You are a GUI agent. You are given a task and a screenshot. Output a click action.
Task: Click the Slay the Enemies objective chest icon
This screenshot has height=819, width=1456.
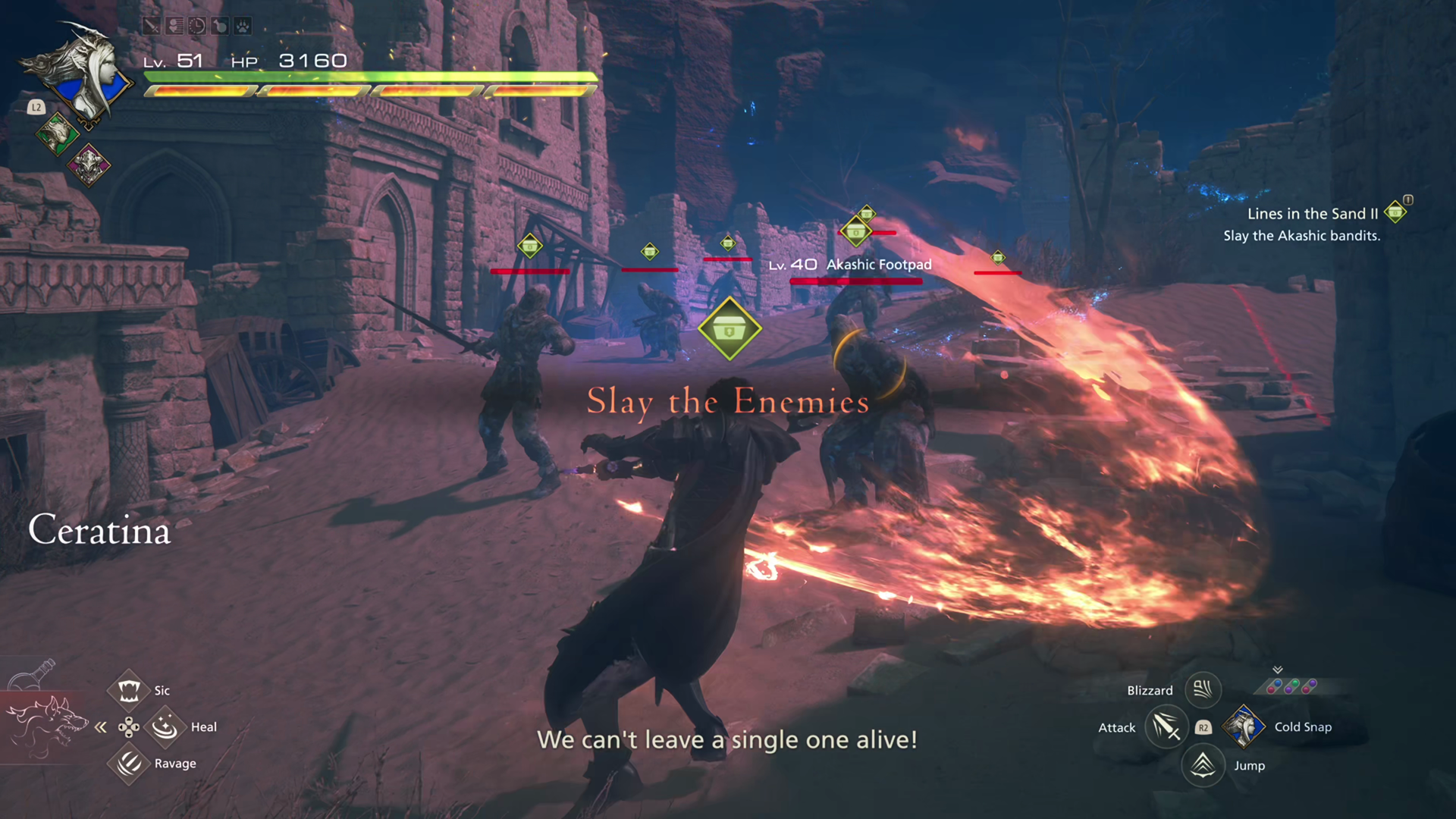point(729,329)
